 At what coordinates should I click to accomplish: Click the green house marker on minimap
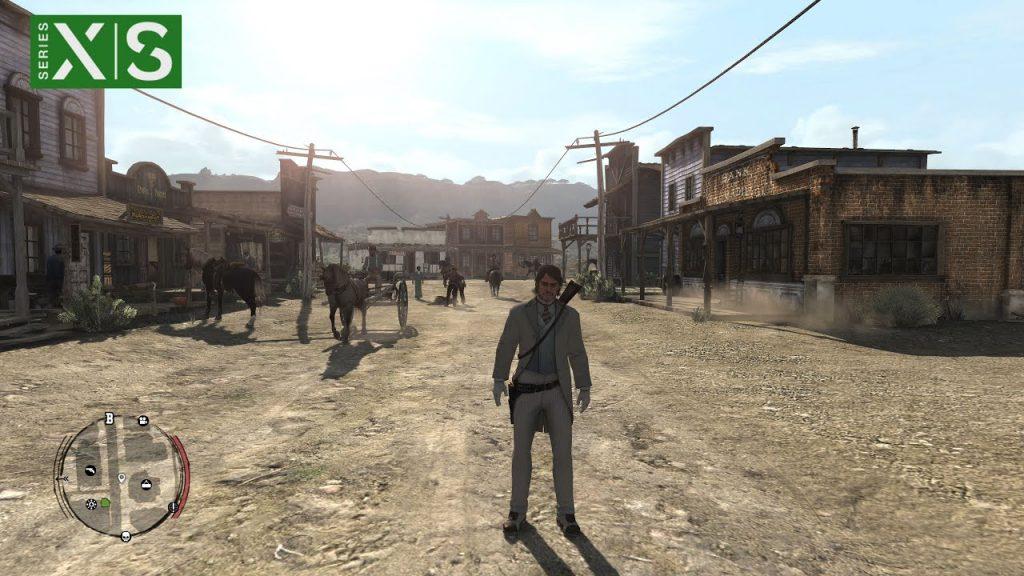point(105,502)
